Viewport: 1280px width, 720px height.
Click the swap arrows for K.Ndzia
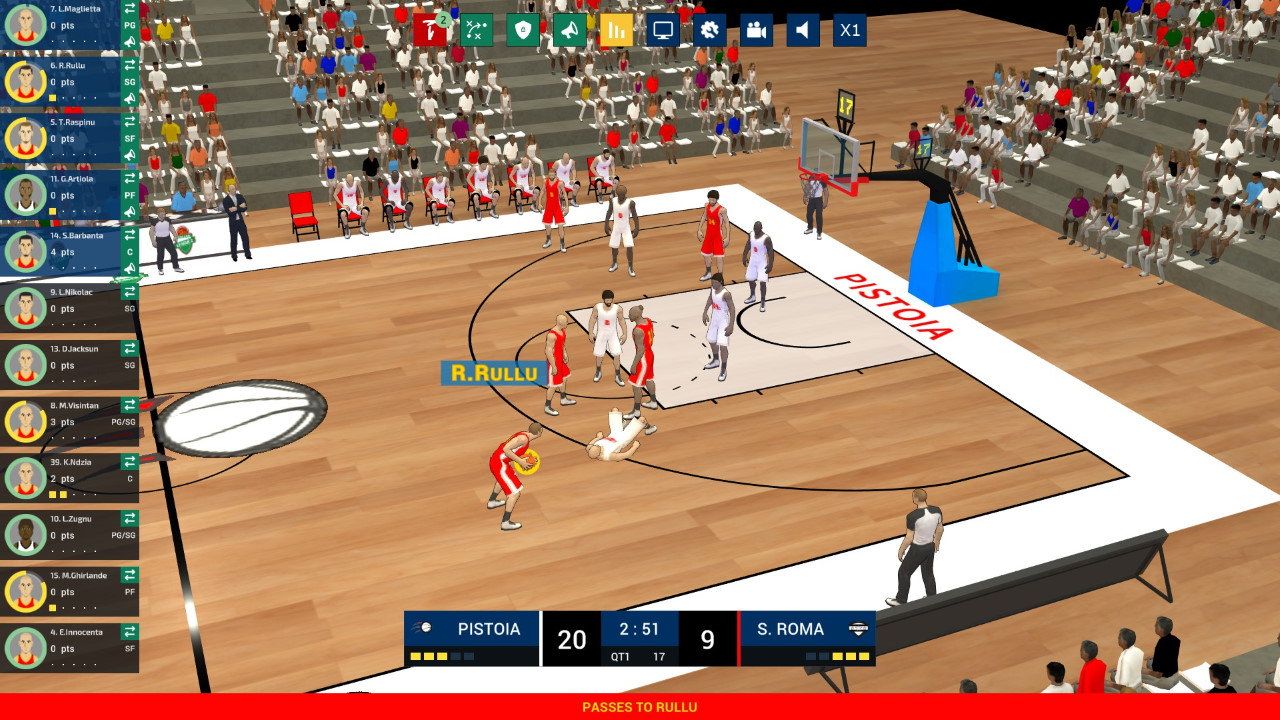pyautogui.click(x=130, y=462)
